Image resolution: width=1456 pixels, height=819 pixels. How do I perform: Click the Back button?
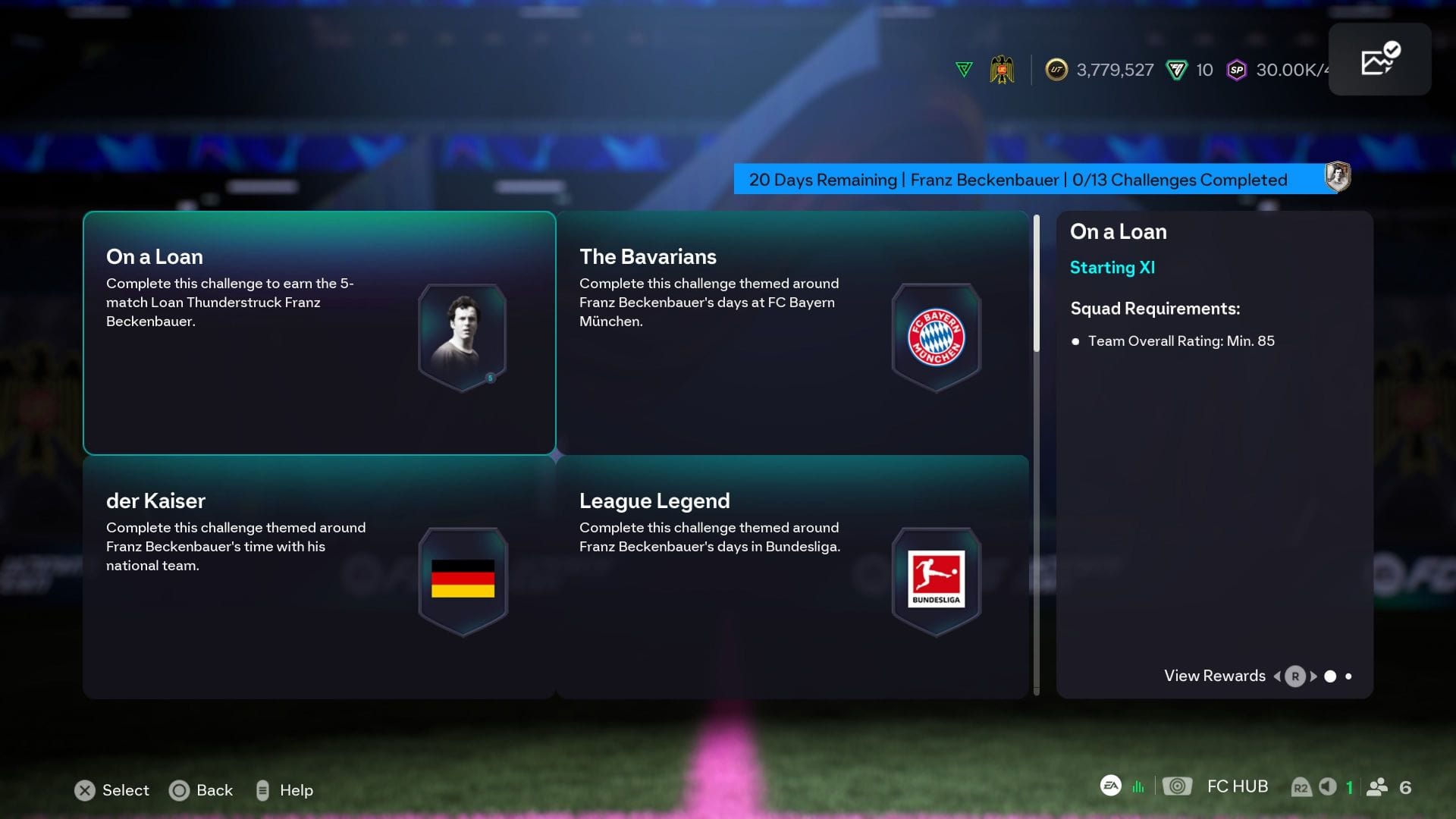[201, 790]
